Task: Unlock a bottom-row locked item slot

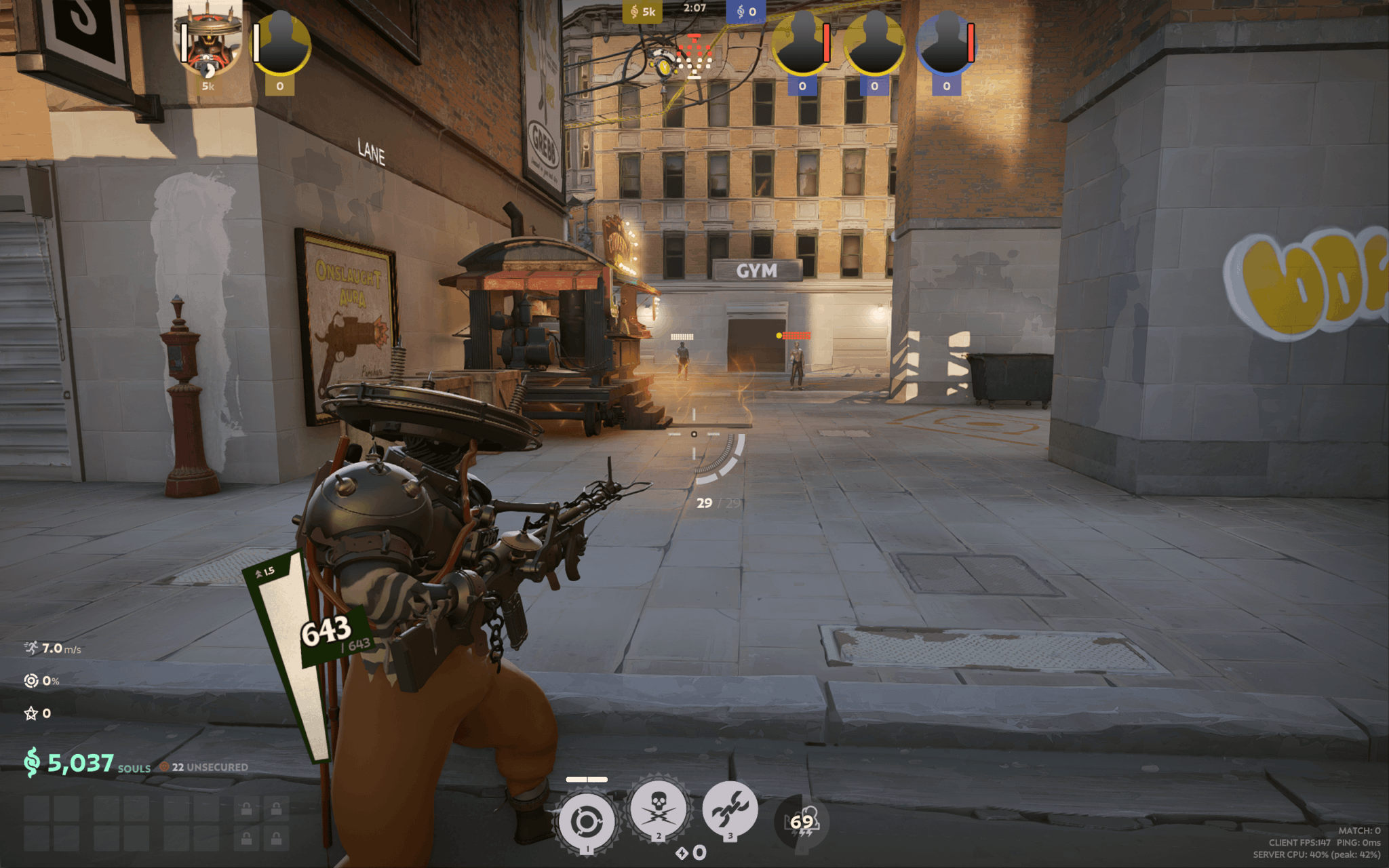Action: pos(246,840)
